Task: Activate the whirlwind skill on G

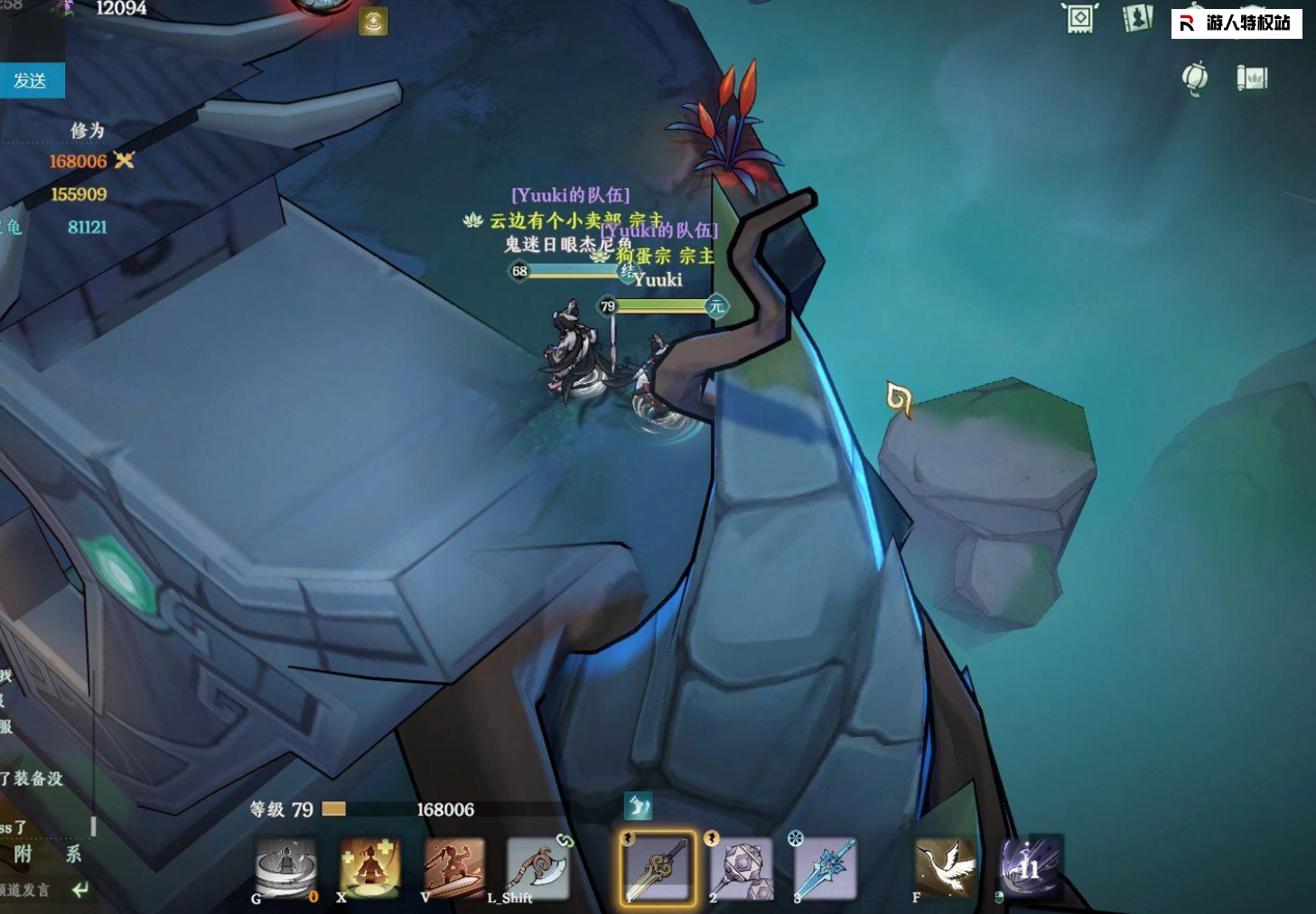Action: [285, 868]
